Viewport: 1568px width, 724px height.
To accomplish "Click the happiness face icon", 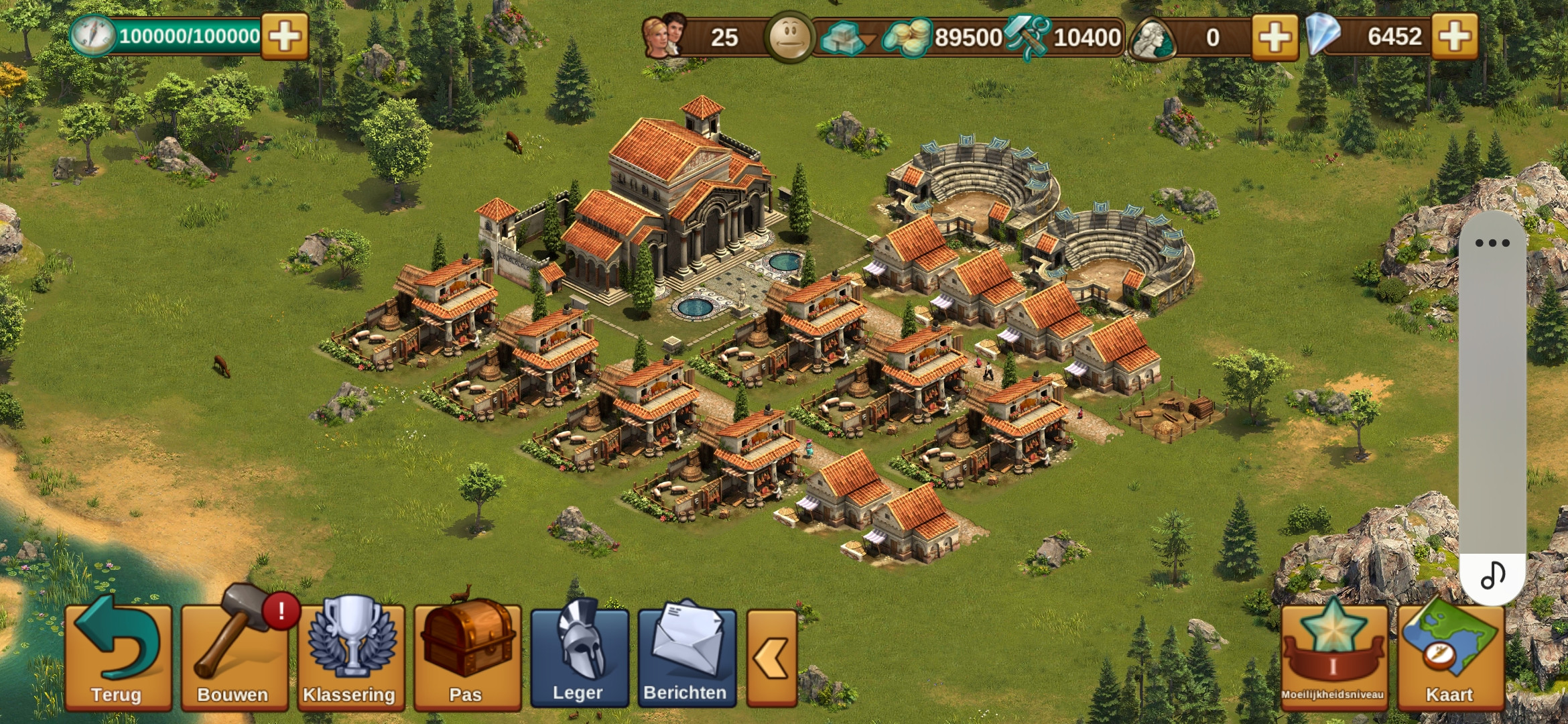I will tap(790, 36).
